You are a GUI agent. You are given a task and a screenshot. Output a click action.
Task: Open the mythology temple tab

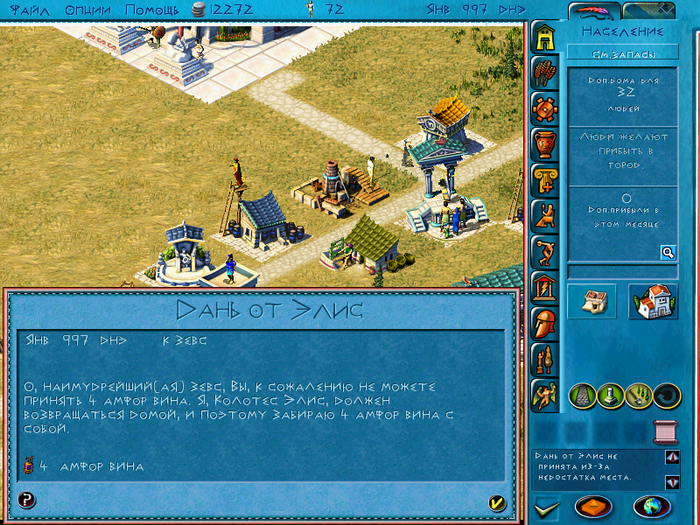pos(544,288)
